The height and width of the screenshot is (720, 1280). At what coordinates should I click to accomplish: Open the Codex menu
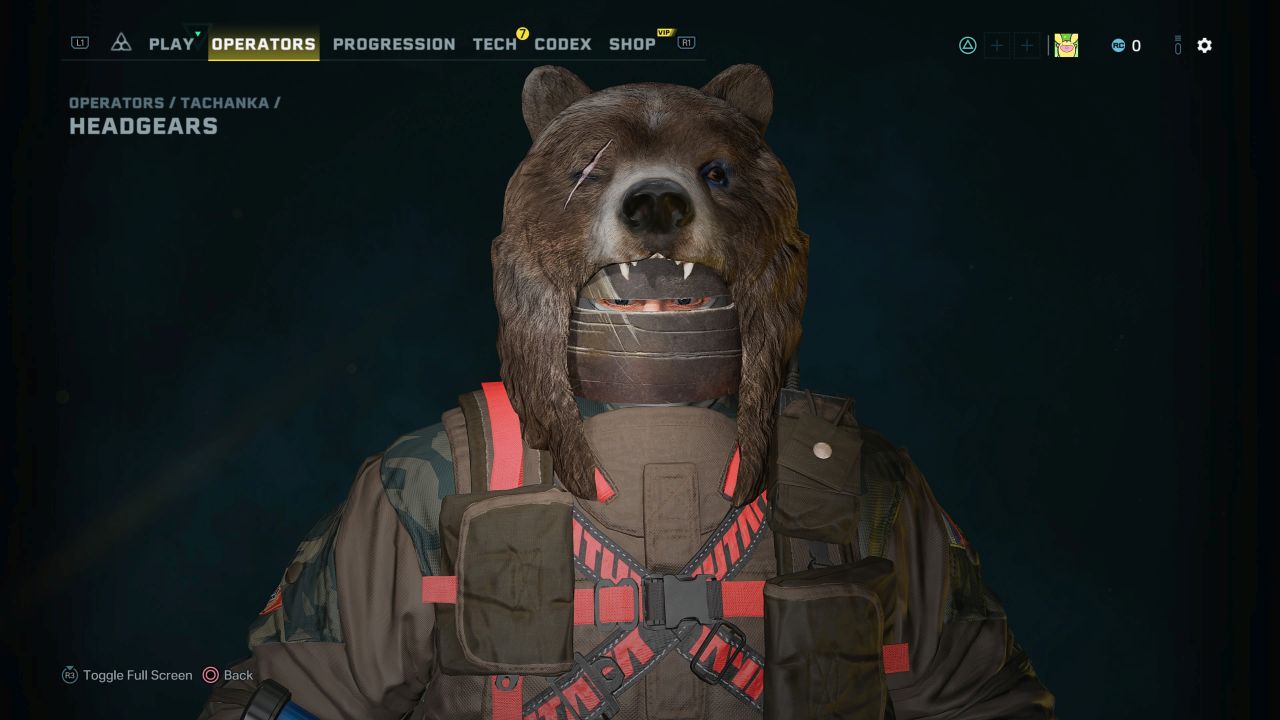click(x=562, y=44)
